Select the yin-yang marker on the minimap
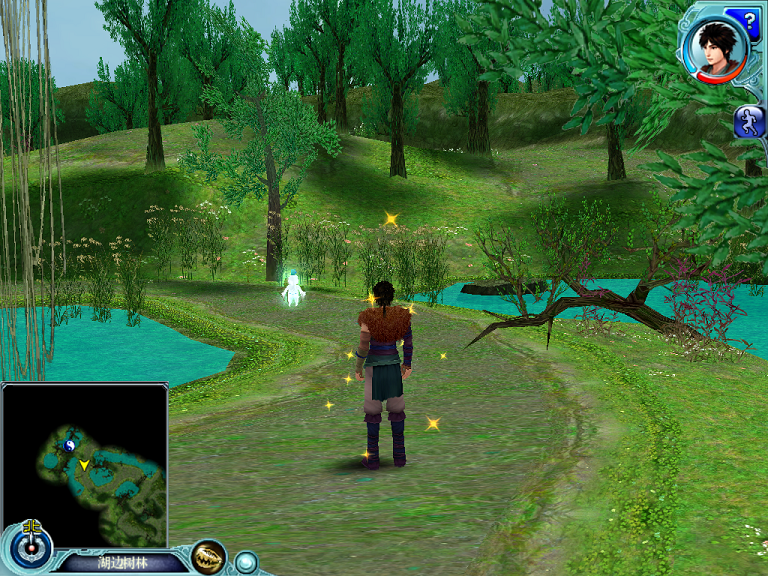The image size is (768, 576). 69,445
